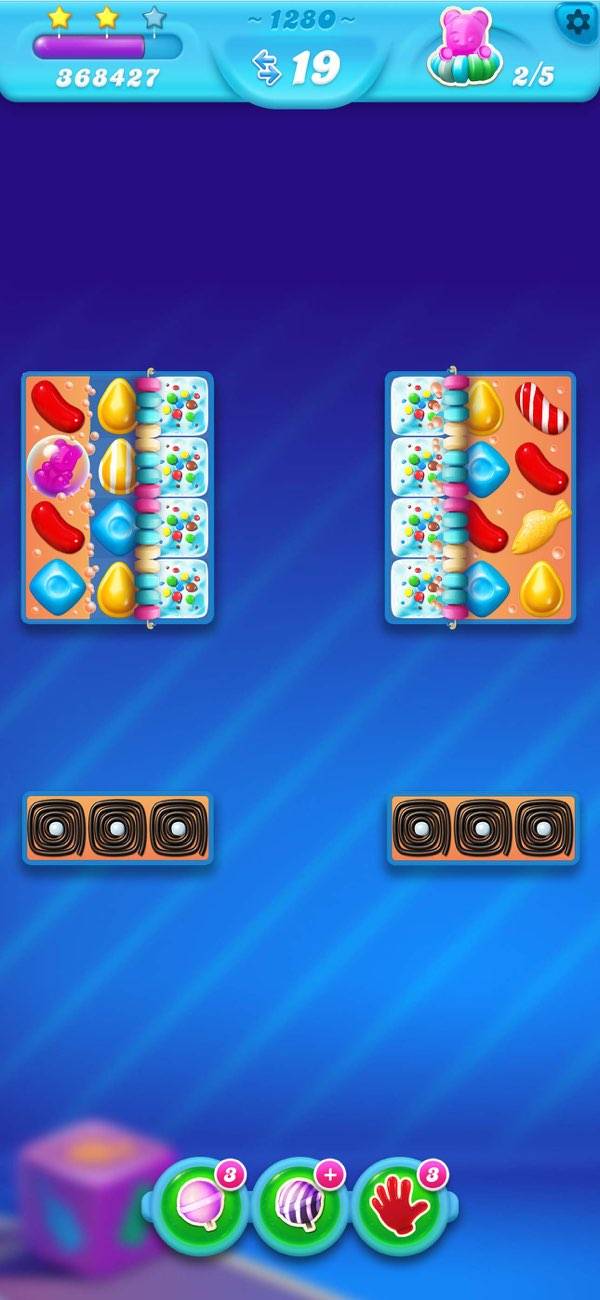Select the pink gummy bear in bubble
This screenshot has height=1300, width=600.
tap(57, 466)
